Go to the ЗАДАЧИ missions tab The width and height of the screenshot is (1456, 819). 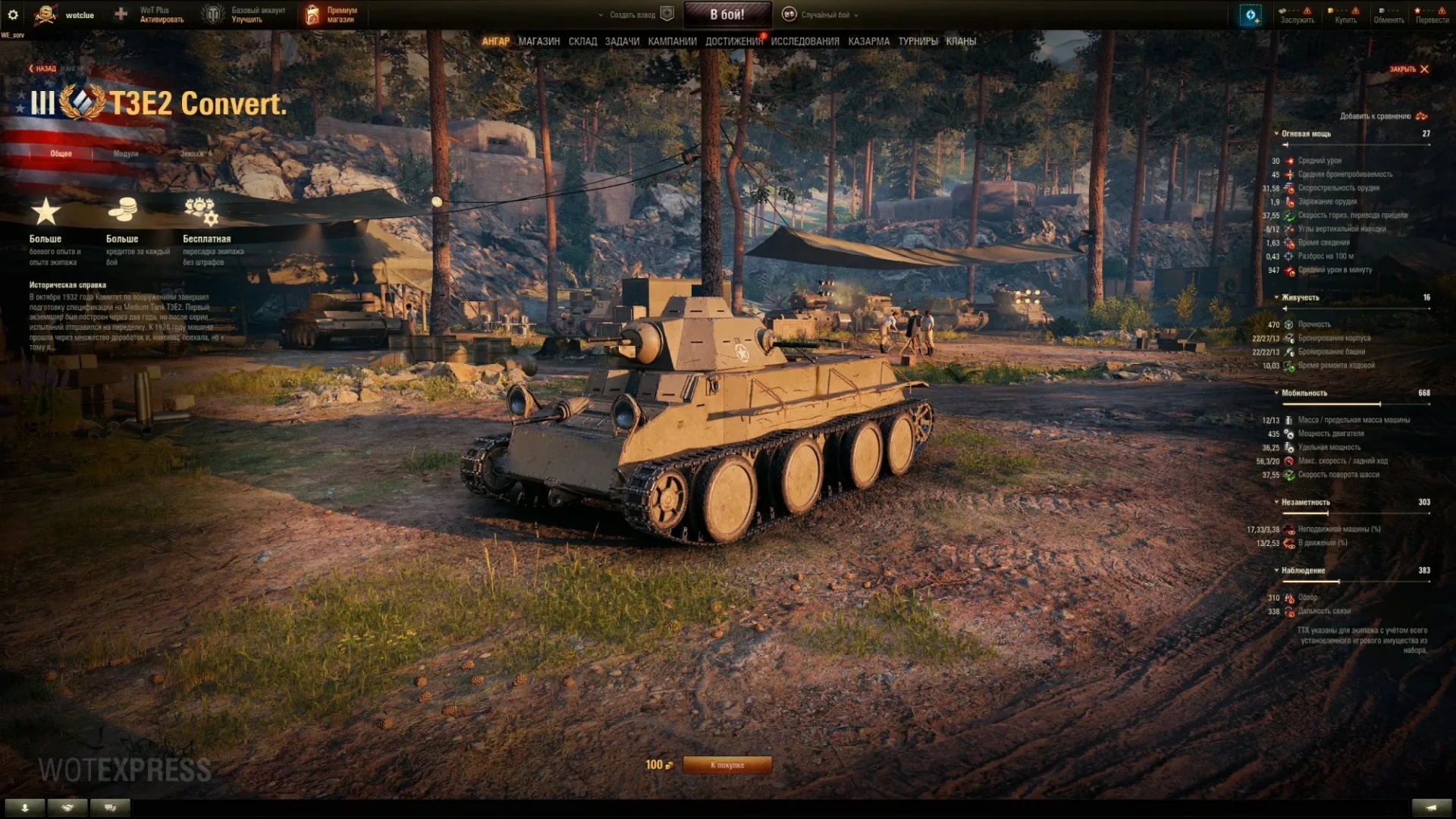[622, 42]
